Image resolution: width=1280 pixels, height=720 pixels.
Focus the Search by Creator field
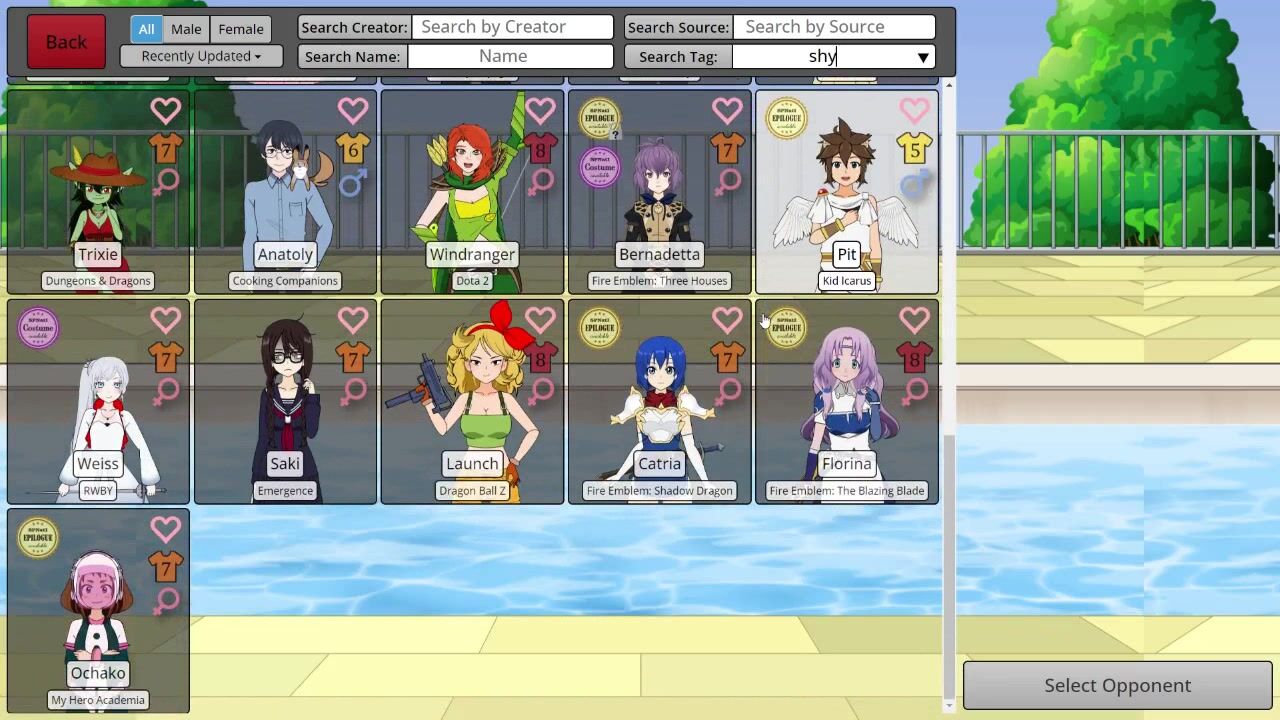pos(512,27)
